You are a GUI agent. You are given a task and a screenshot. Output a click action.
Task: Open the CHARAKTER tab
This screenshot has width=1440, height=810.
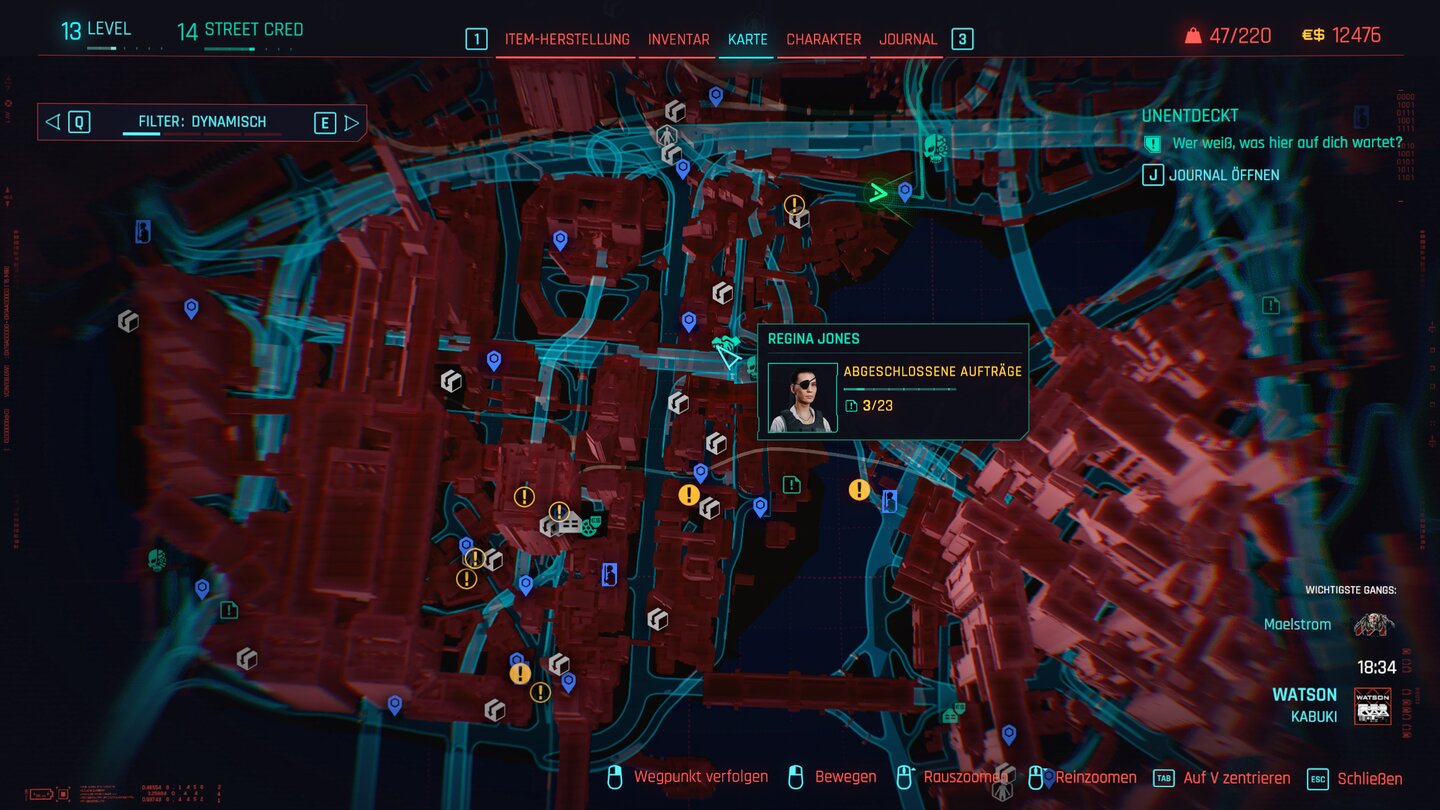point(823,40)
